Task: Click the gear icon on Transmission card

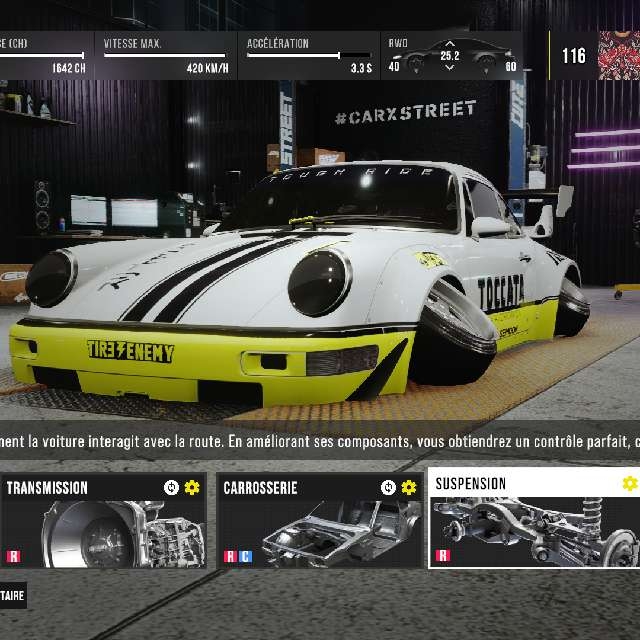Action: 192,488
